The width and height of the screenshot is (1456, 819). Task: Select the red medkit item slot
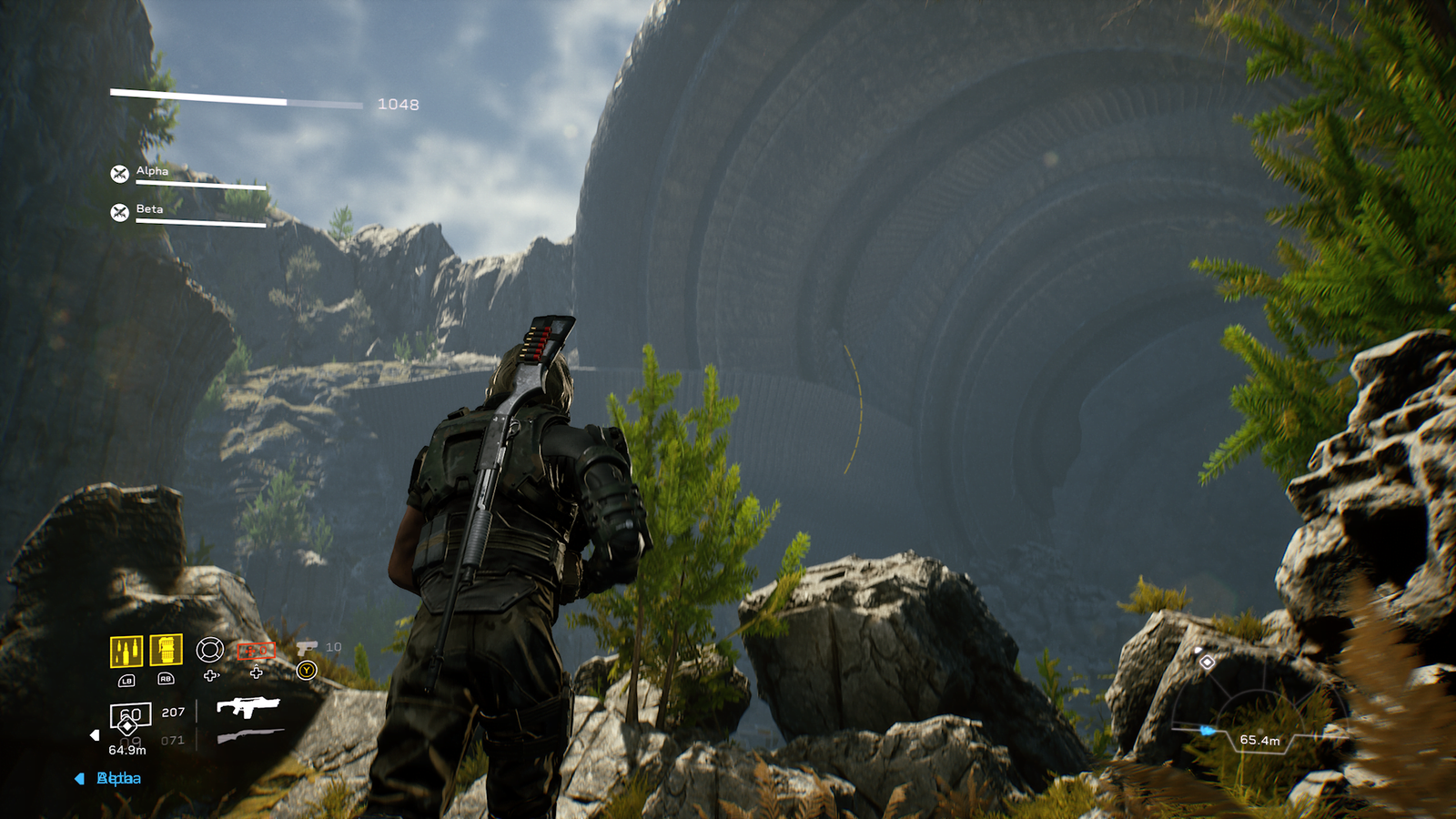[x=256, y=650]
